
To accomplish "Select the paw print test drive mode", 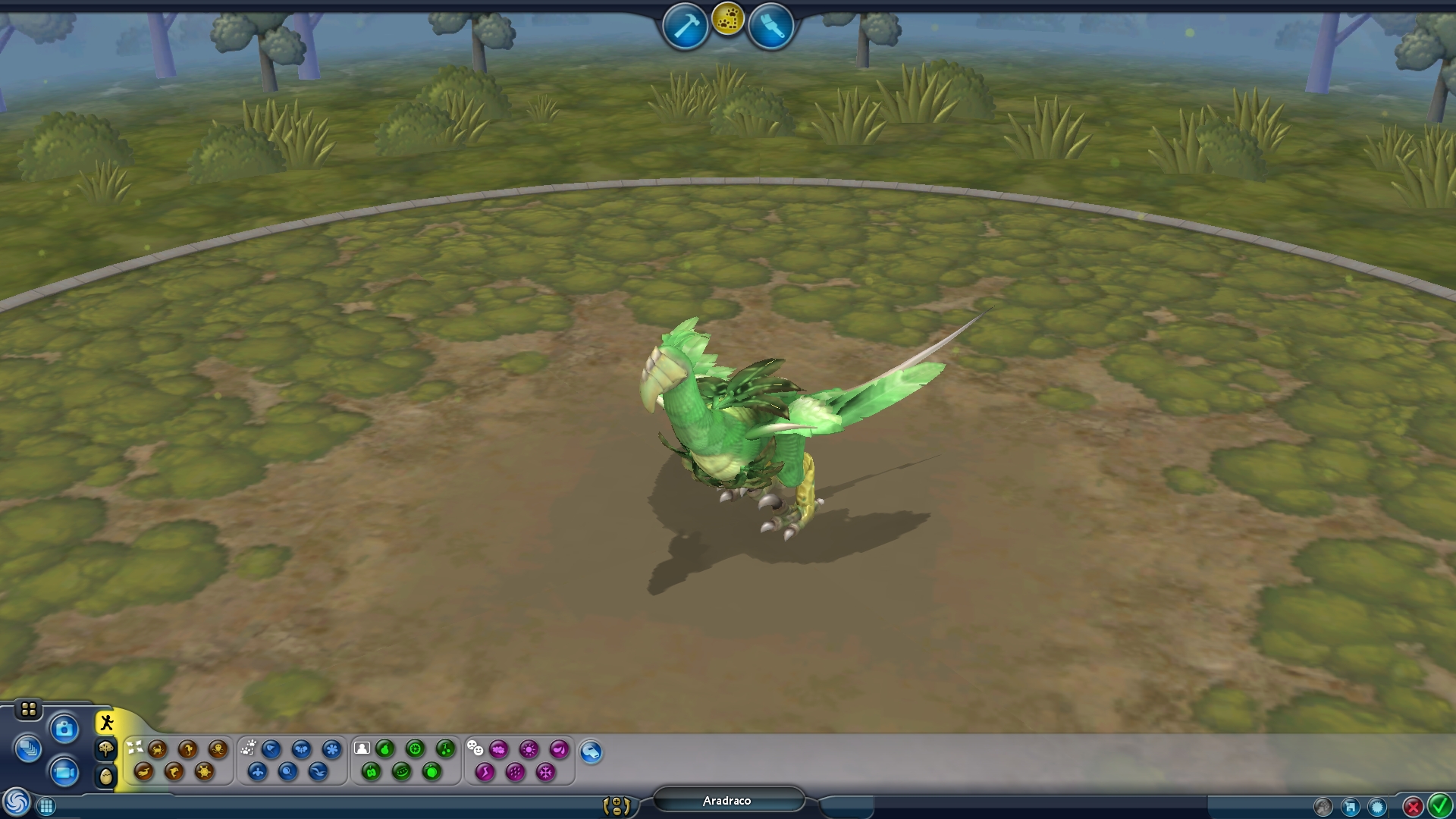I will coord(728,19).
